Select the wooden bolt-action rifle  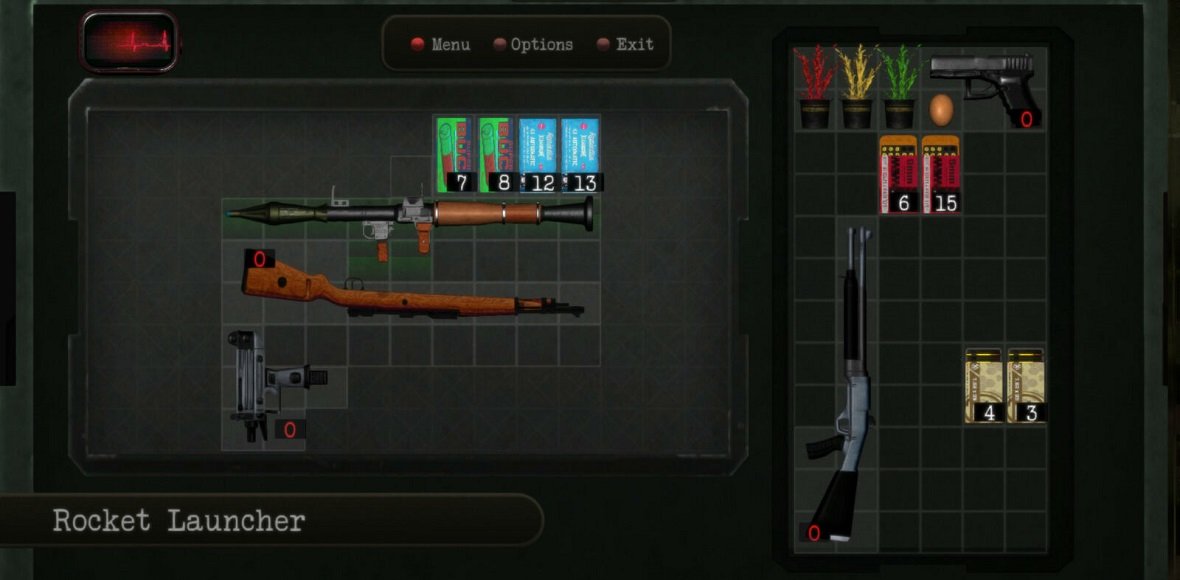tap(410, 291)
